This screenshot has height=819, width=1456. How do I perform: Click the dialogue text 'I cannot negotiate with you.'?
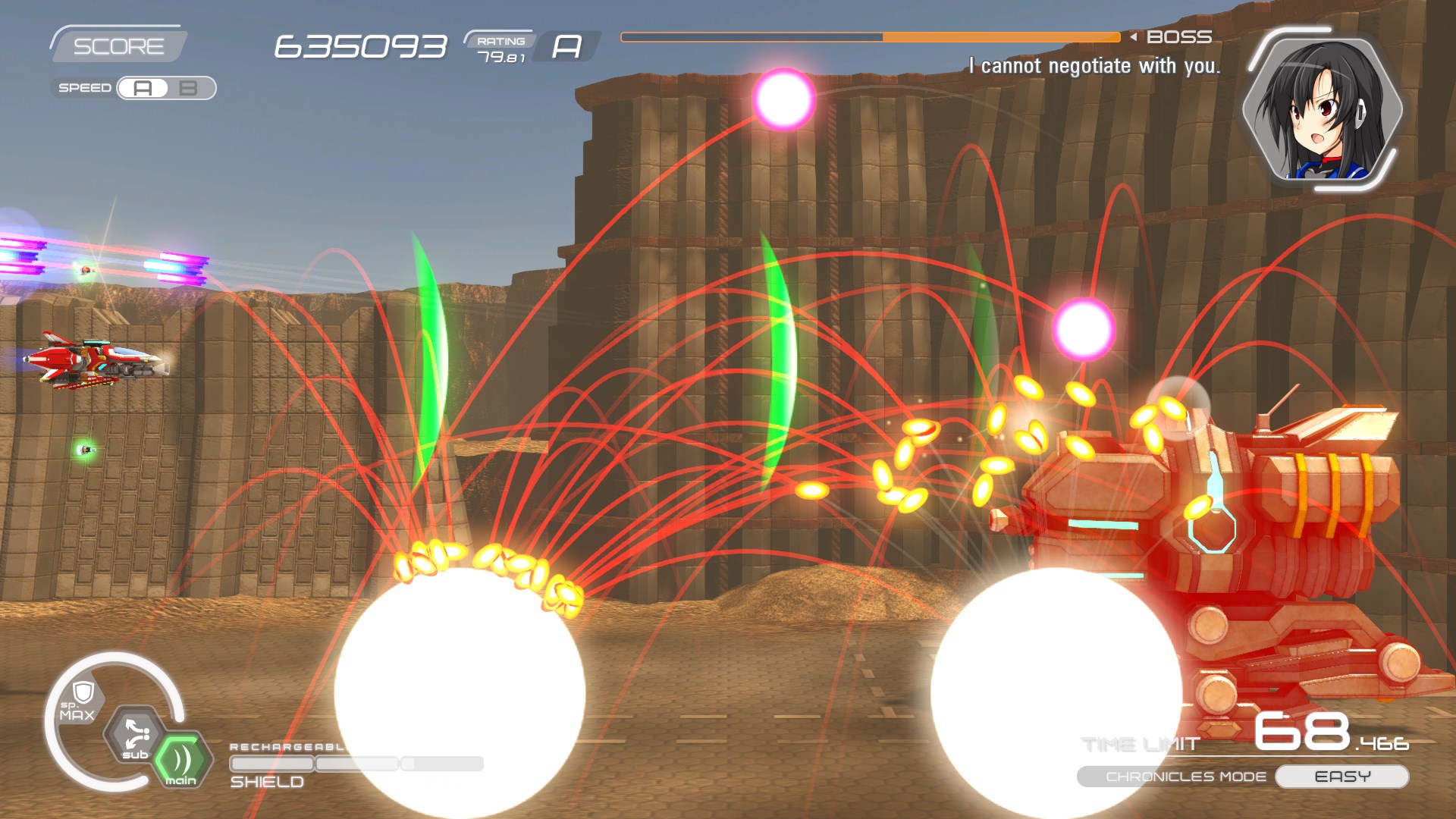[1094, 65]
